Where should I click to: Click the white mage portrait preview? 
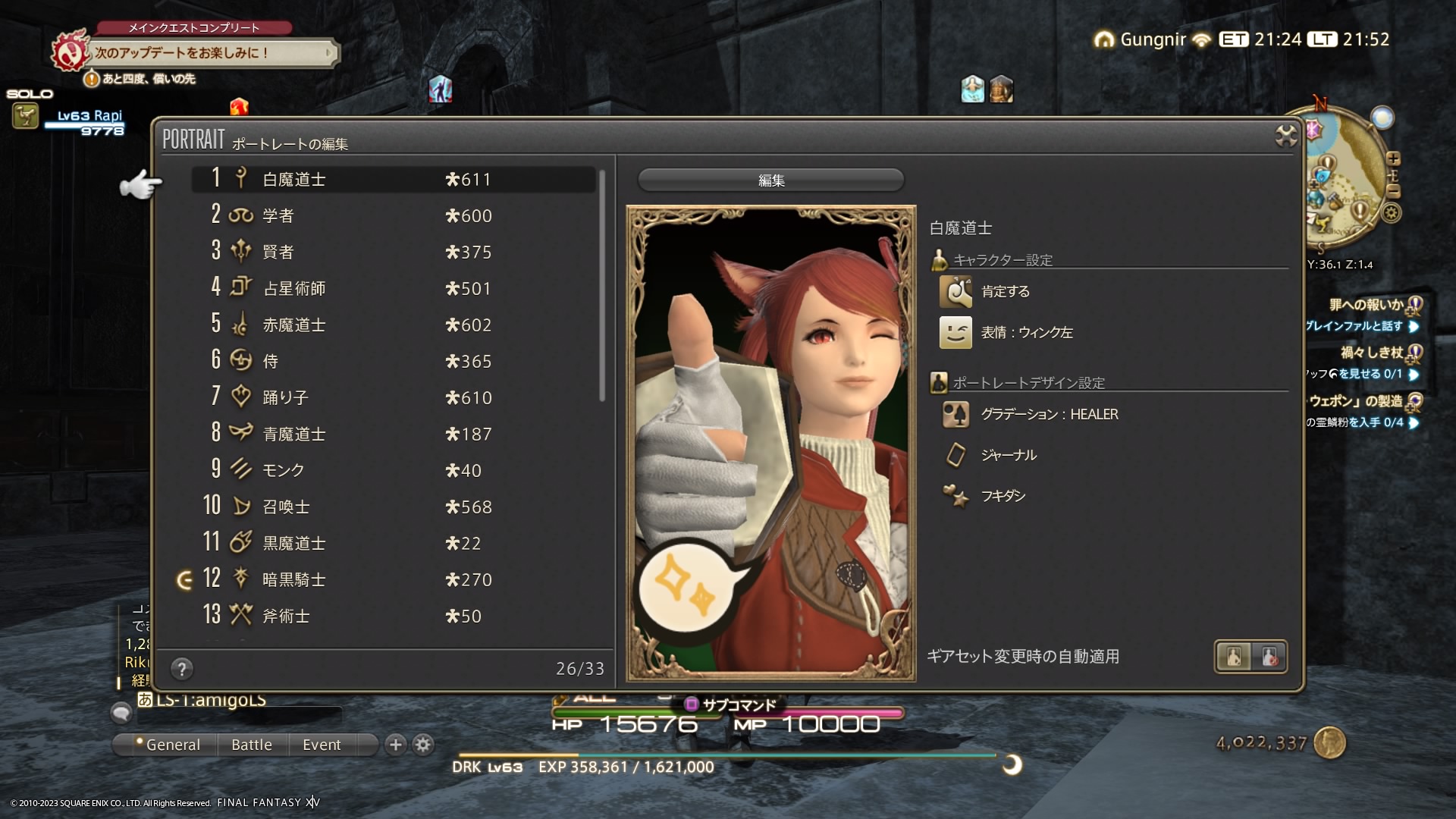[x=770, y=444]
